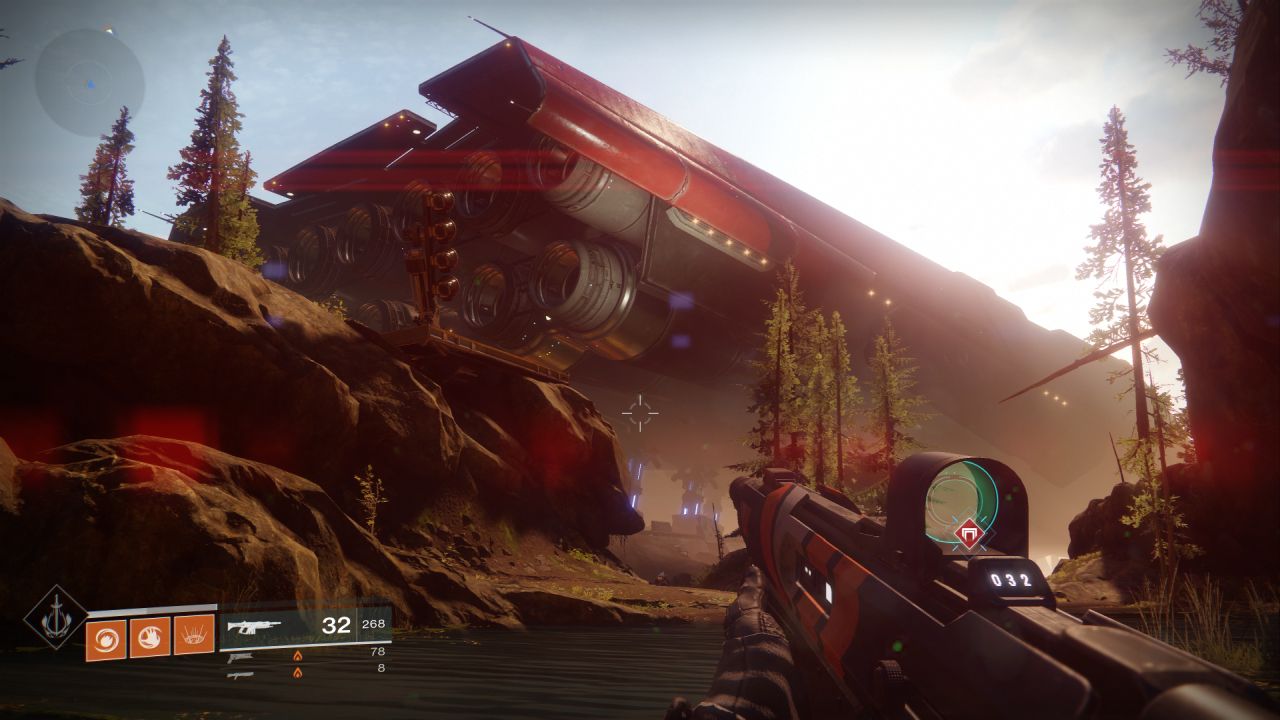The width and height of the screenshot is (1280, 720).
Task: Click the orange flame icon beside 8
Action: coord(300,673)
